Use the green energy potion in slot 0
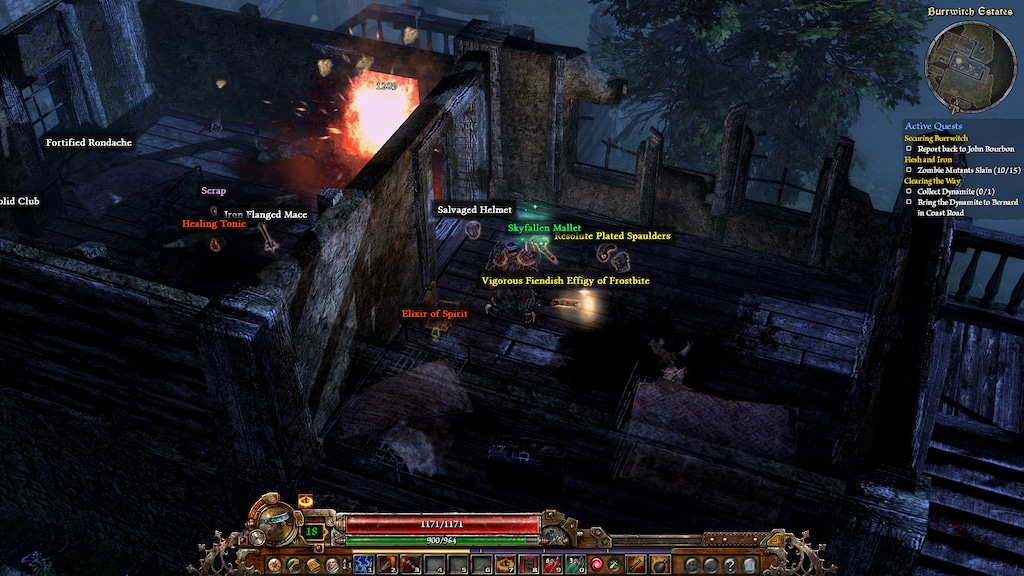 pyautogui.click(x=575, y=565)
